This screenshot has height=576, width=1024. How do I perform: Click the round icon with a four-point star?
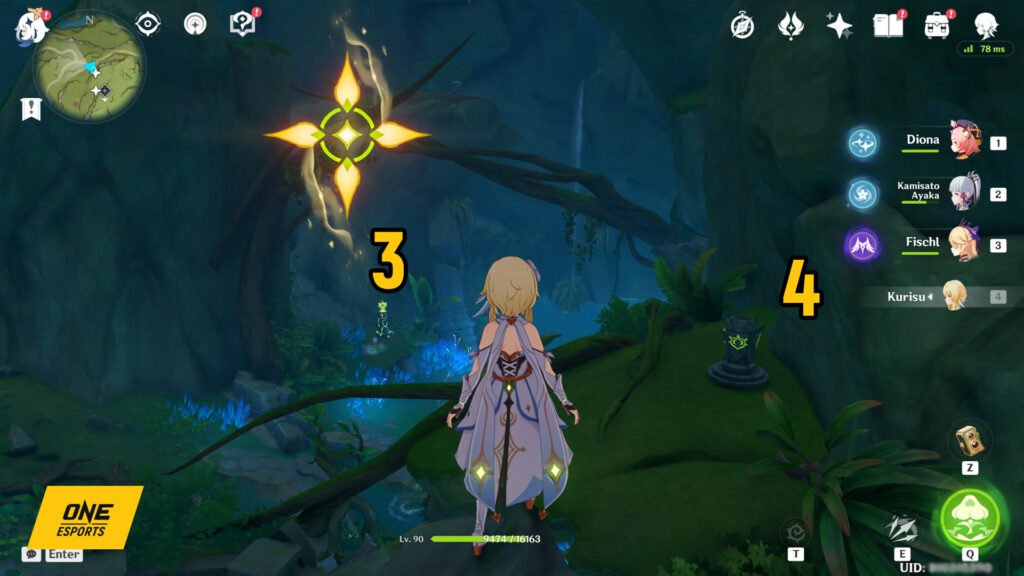coord(195,23)
